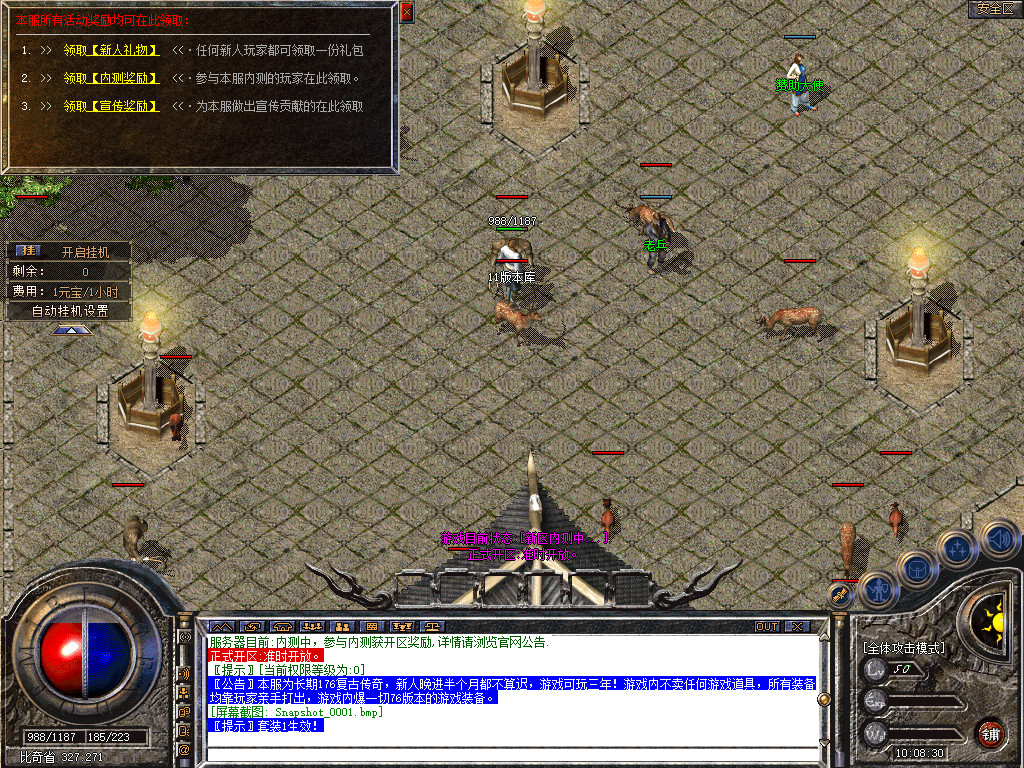The width and height of the screenshot is (1024, 768).
Task: Toggle sound with the speaker button
Action: pos(998,538)
